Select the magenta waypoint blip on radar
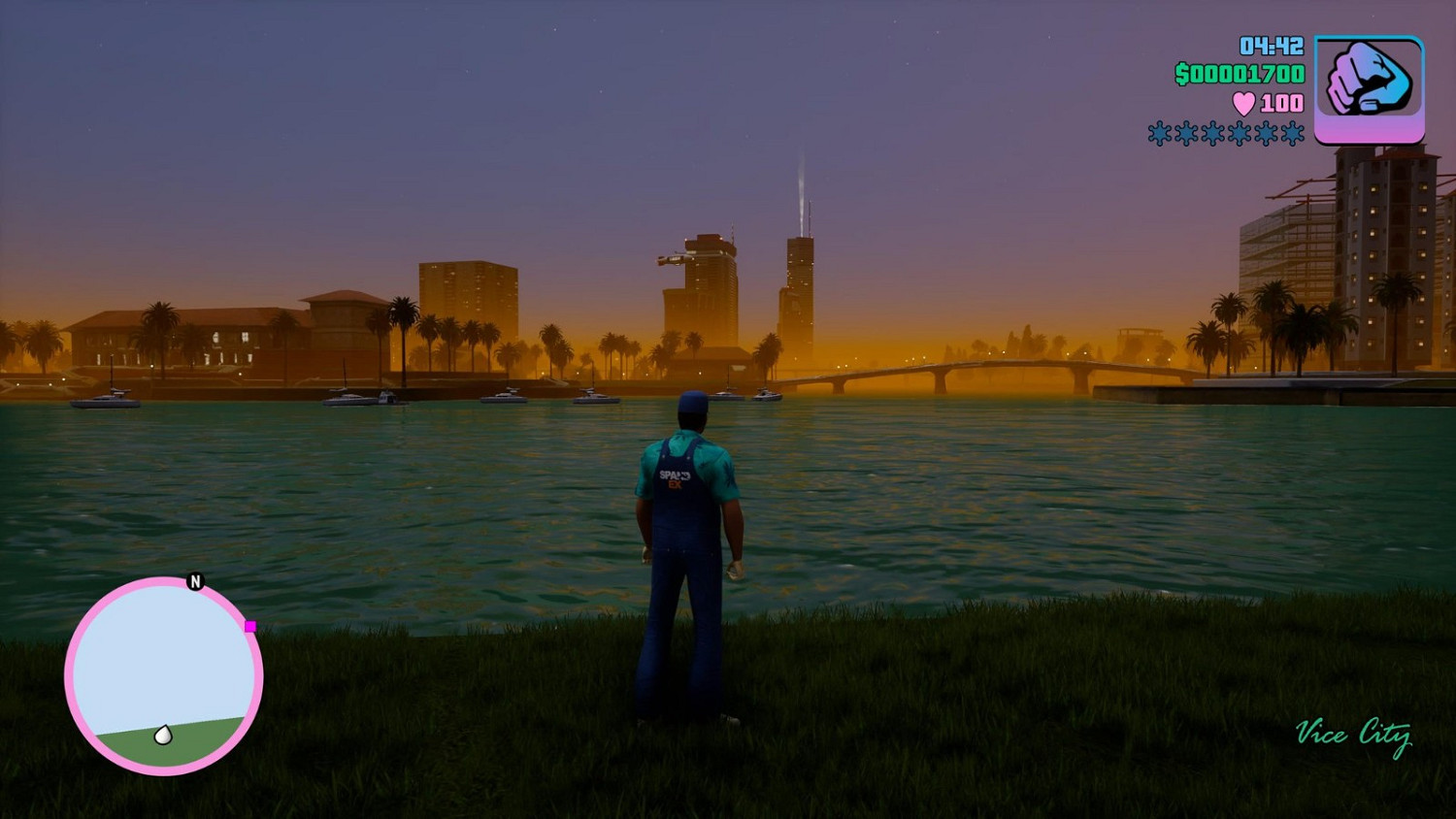 coord(251,627)
